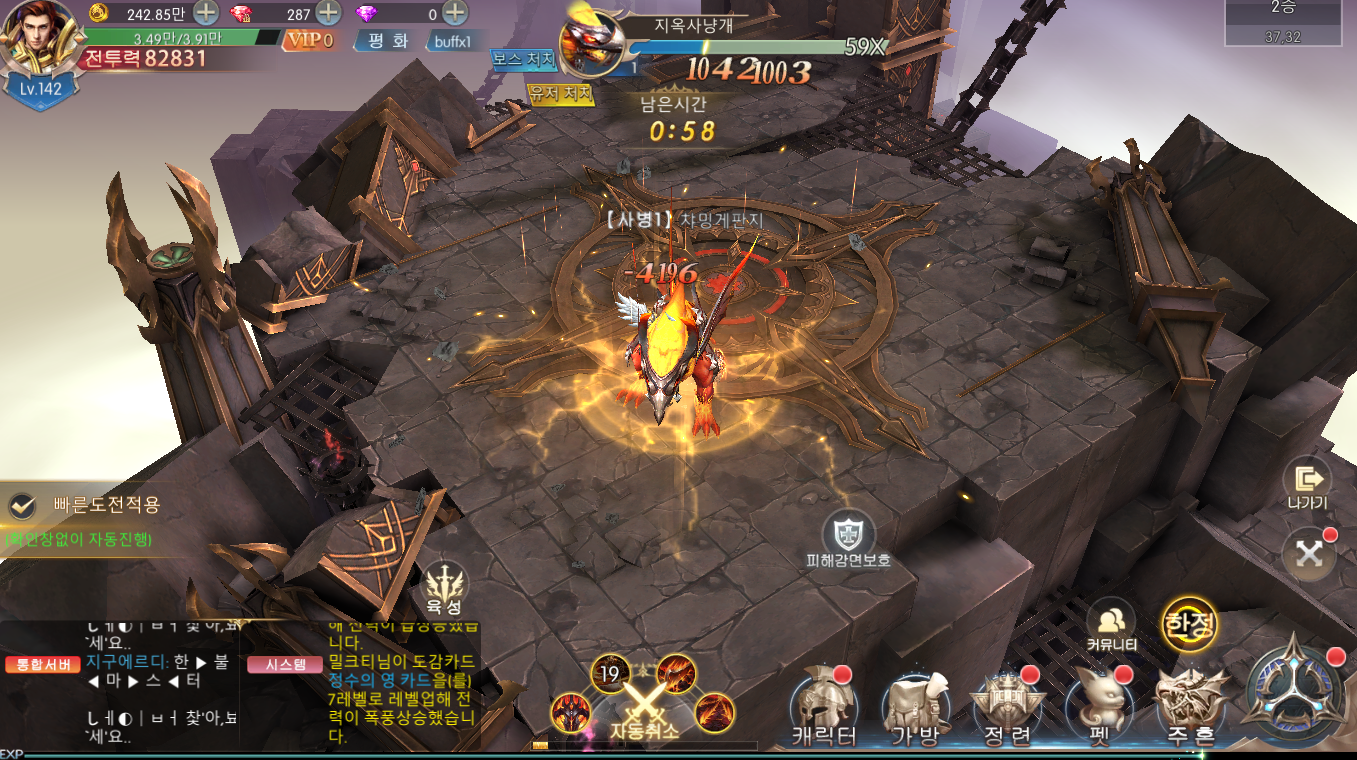The width and height of the screenshot is (1357, 760).
Task: Open the VIP 0 badge
Action: pyautogui.click(x=309, y=41)
